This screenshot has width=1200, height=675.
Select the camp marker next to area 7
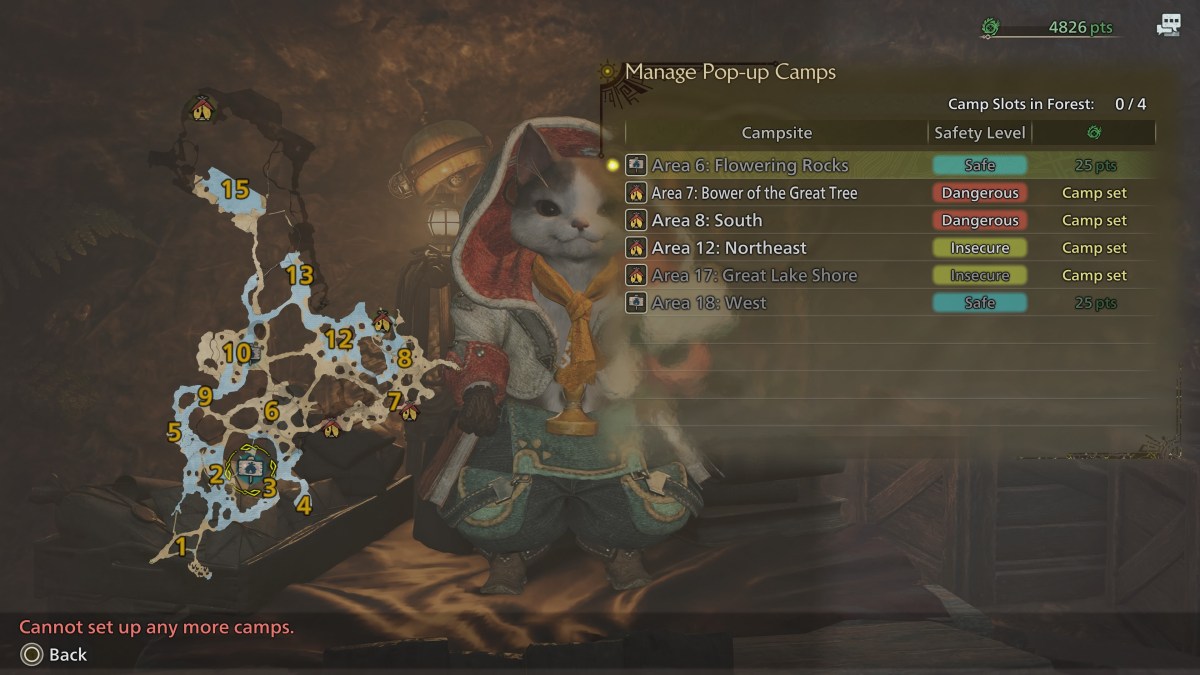pos(409,411)
